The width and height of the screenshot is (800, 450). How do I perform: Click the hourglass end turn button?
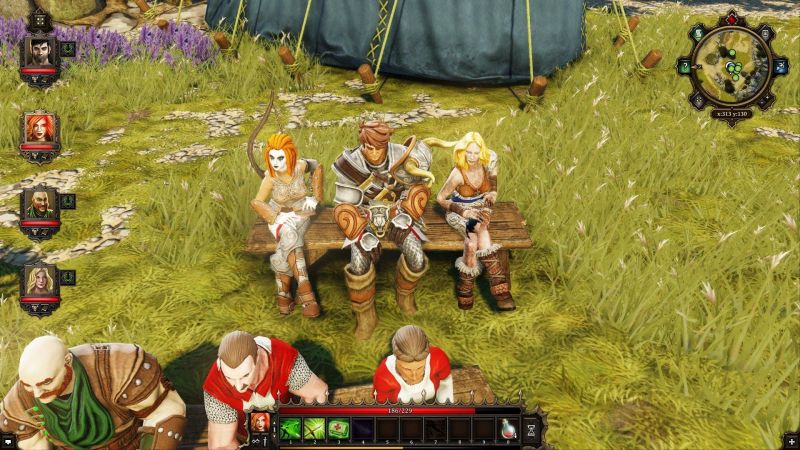[532, 428]
